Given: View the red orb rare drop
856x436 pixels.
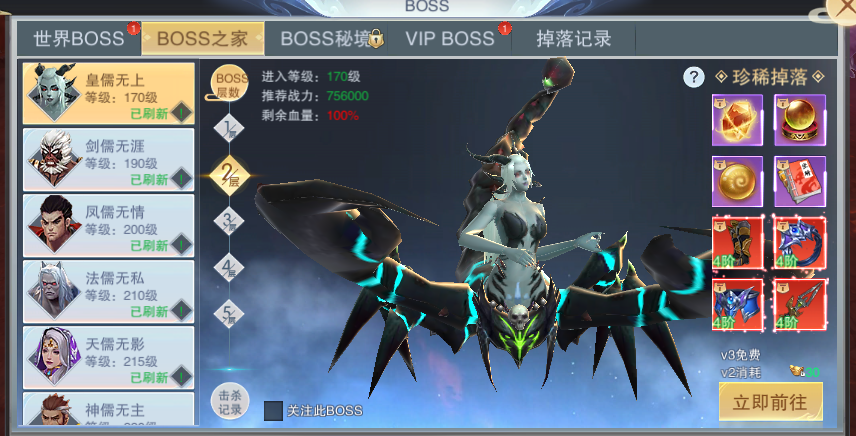Looking at the screenshot, I should (799, 120).
